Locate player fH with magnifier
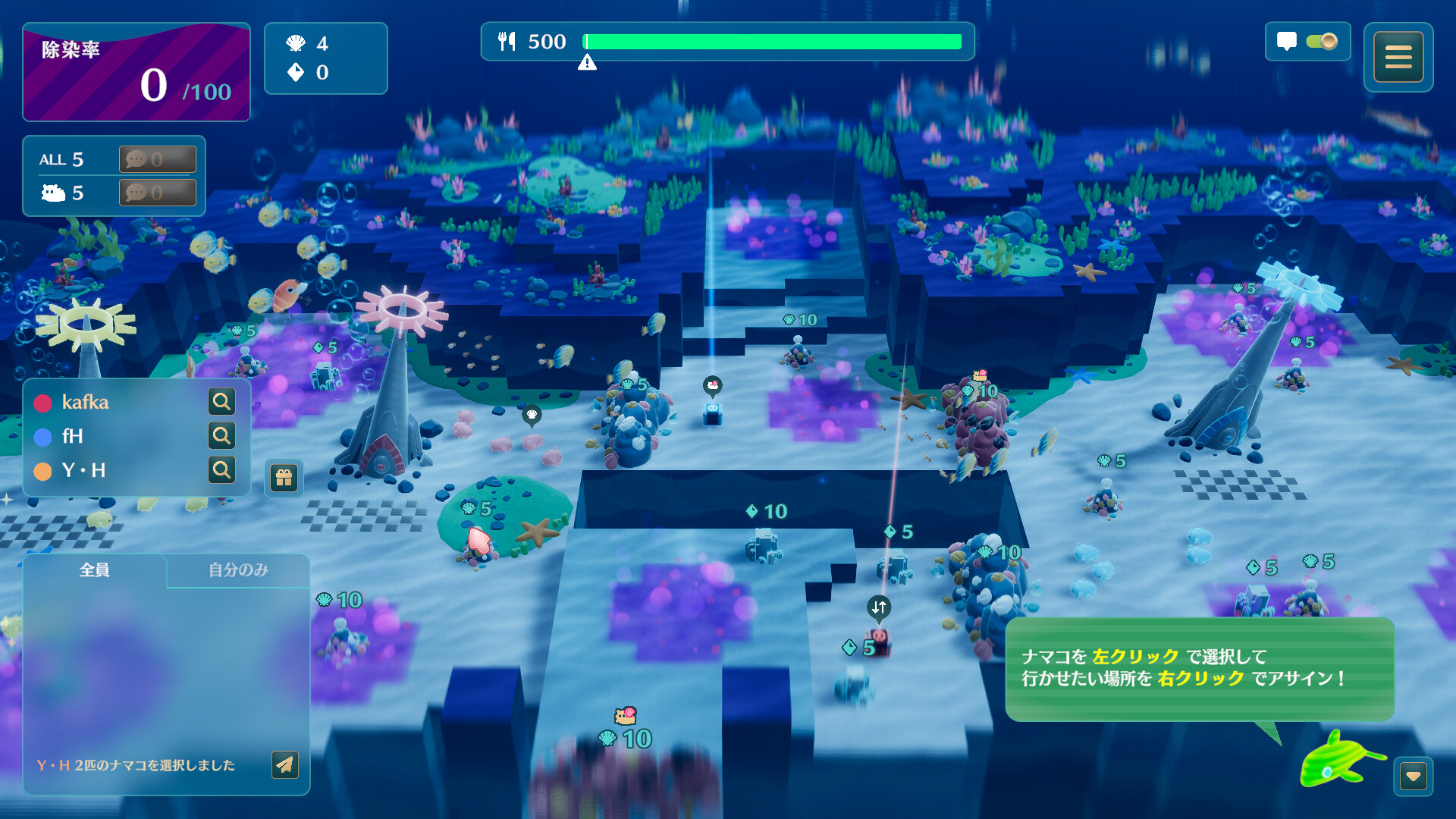Viewport: 1456px width, 819px height. point(221,435)
